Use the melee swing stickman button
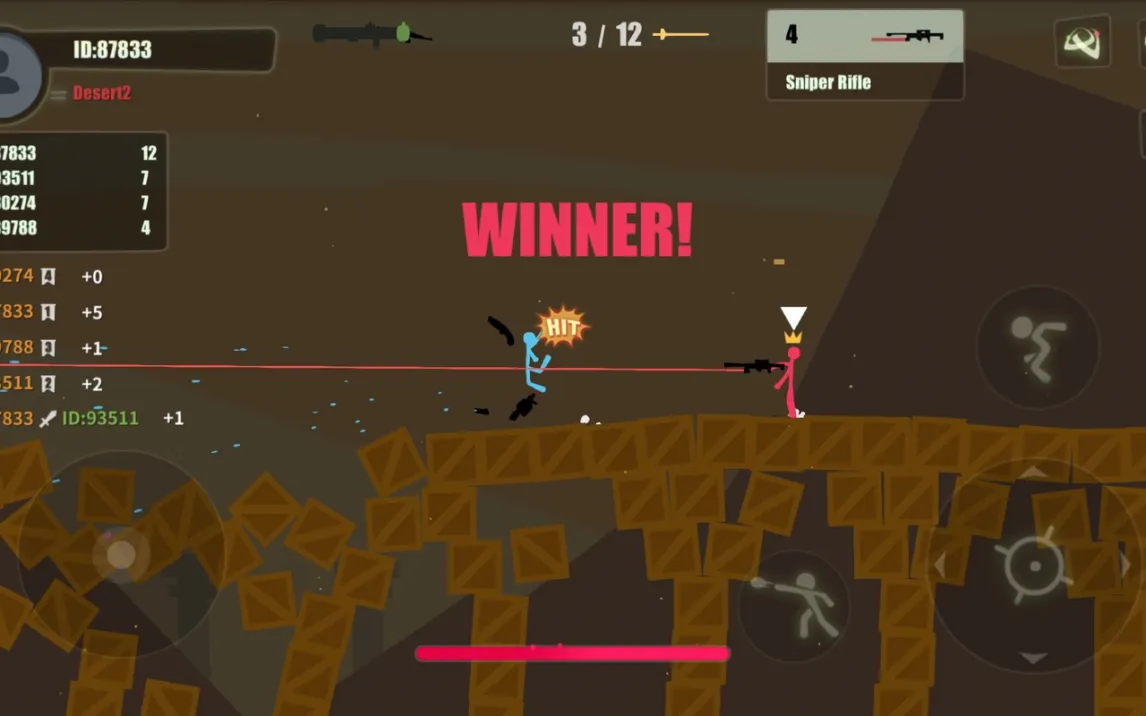The width and height of the screenshot is (1146, 716). tap(794, 605)
